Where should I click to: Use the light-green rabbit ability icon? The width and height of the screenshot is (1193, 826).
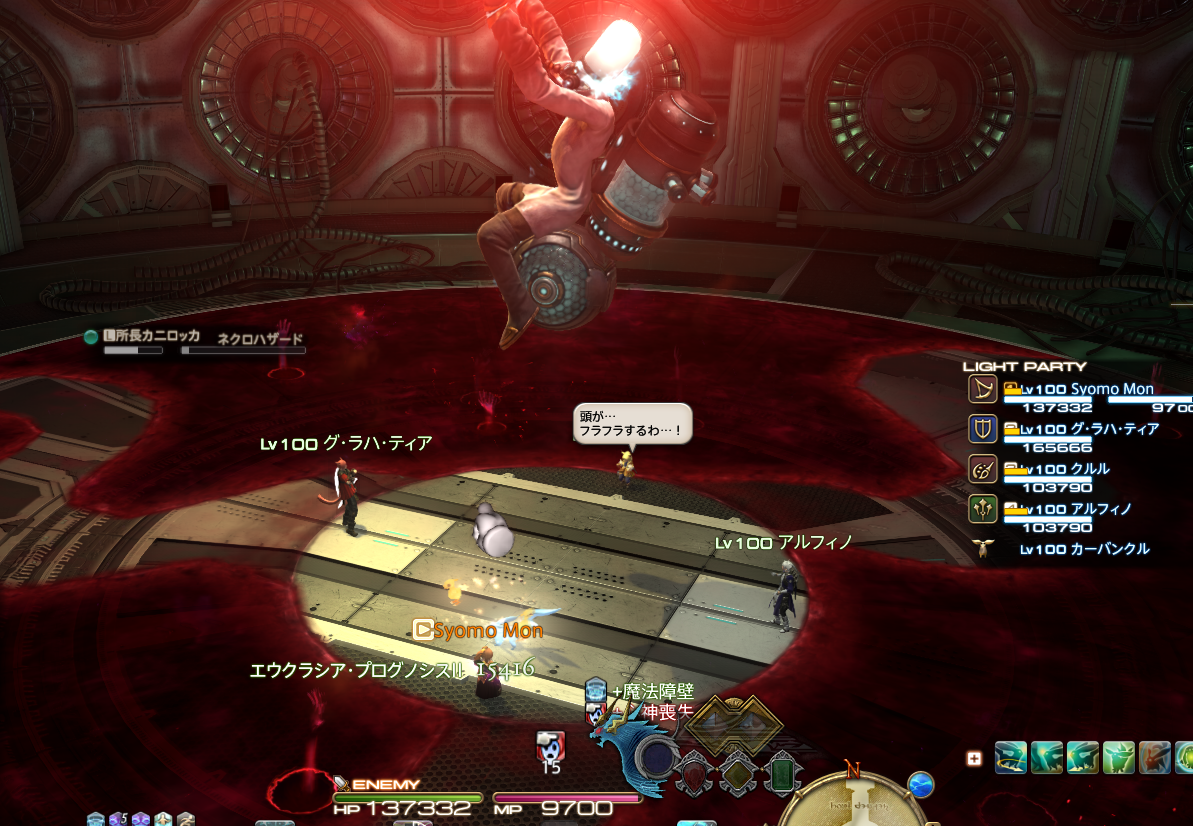(x=1119, y=757)
